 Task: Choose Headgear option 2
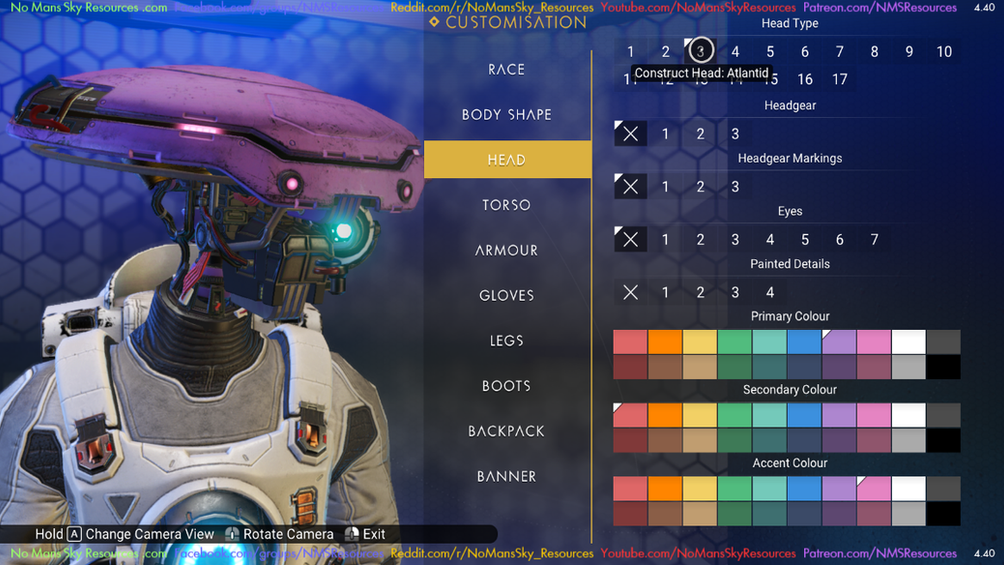[700, 134]
